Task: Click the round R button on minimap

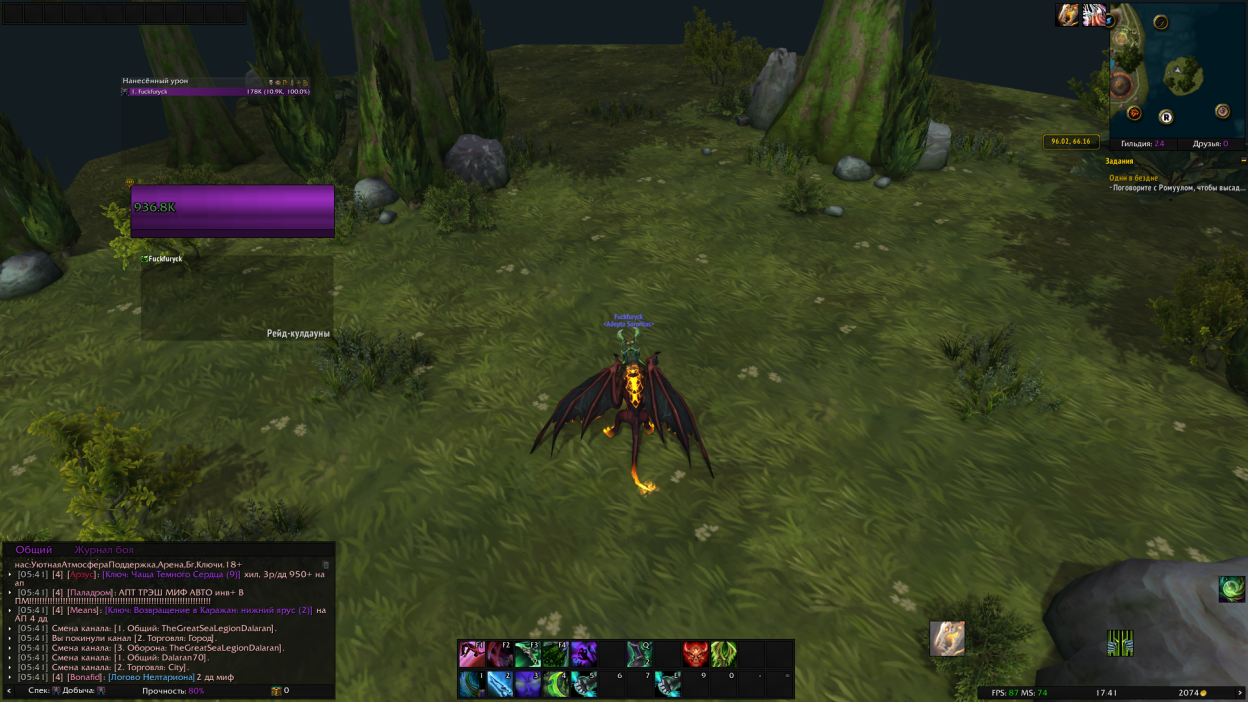Action: [x=1165, y=117]
